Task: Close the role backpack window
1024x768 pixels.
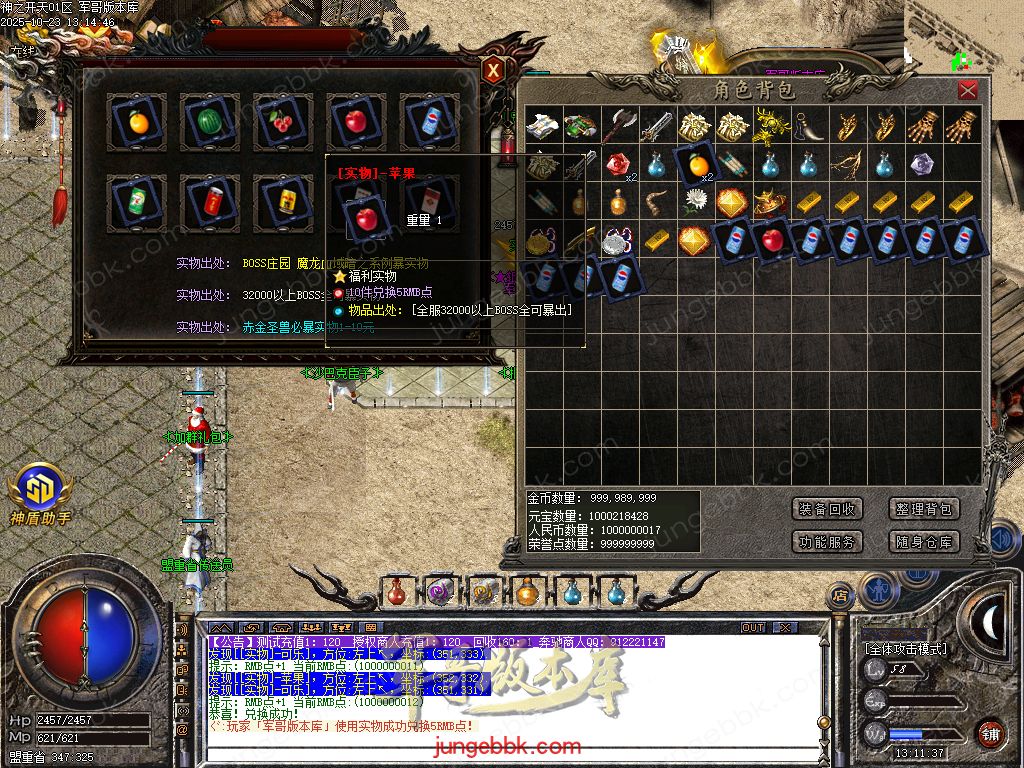Action: (x=967, y=91)
